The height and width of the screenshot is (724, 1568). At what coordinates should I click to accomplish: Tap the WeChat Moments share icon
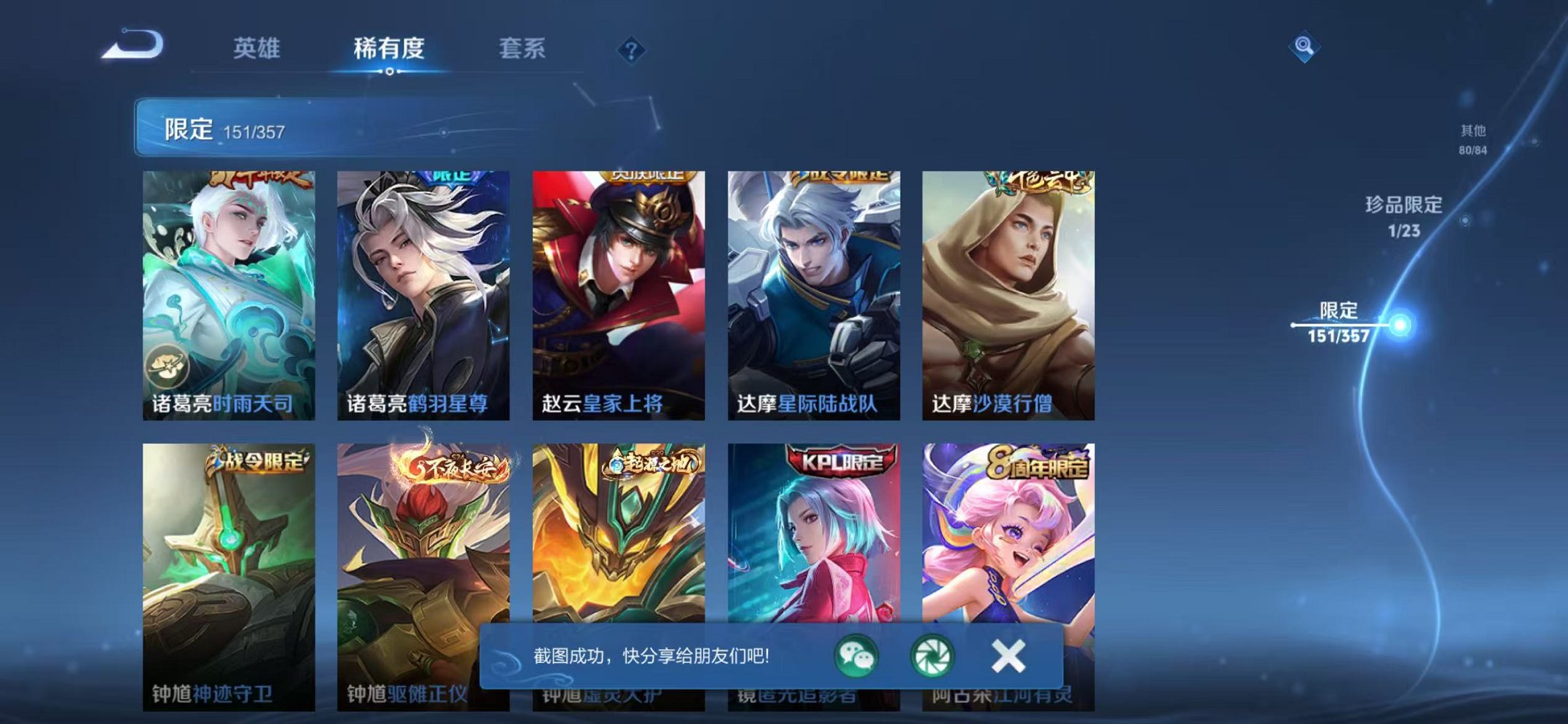pos(933,657)
